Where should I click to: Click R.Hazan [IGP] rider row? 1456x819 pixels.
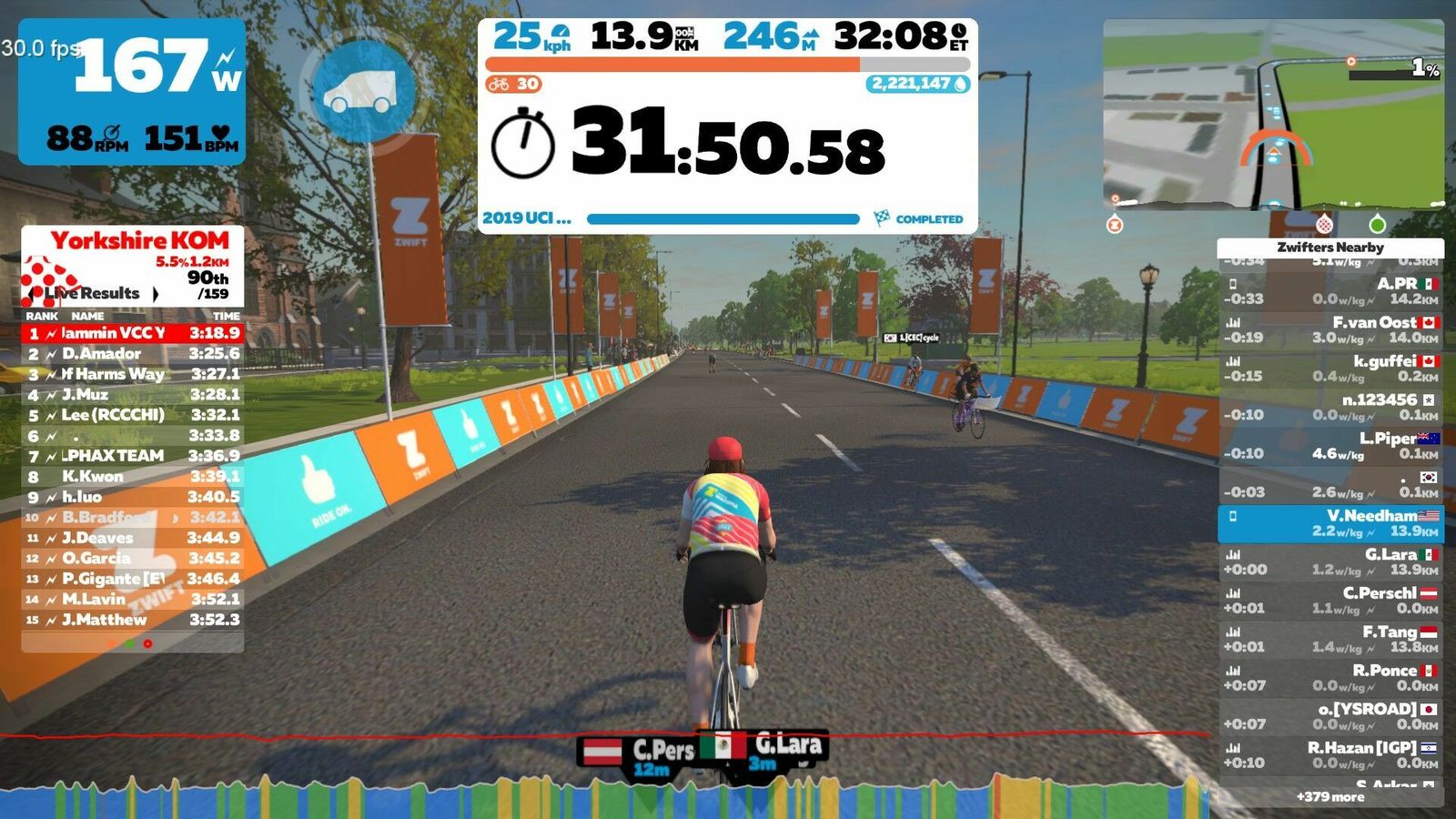pyautogui.click(x=1330, y=754)
